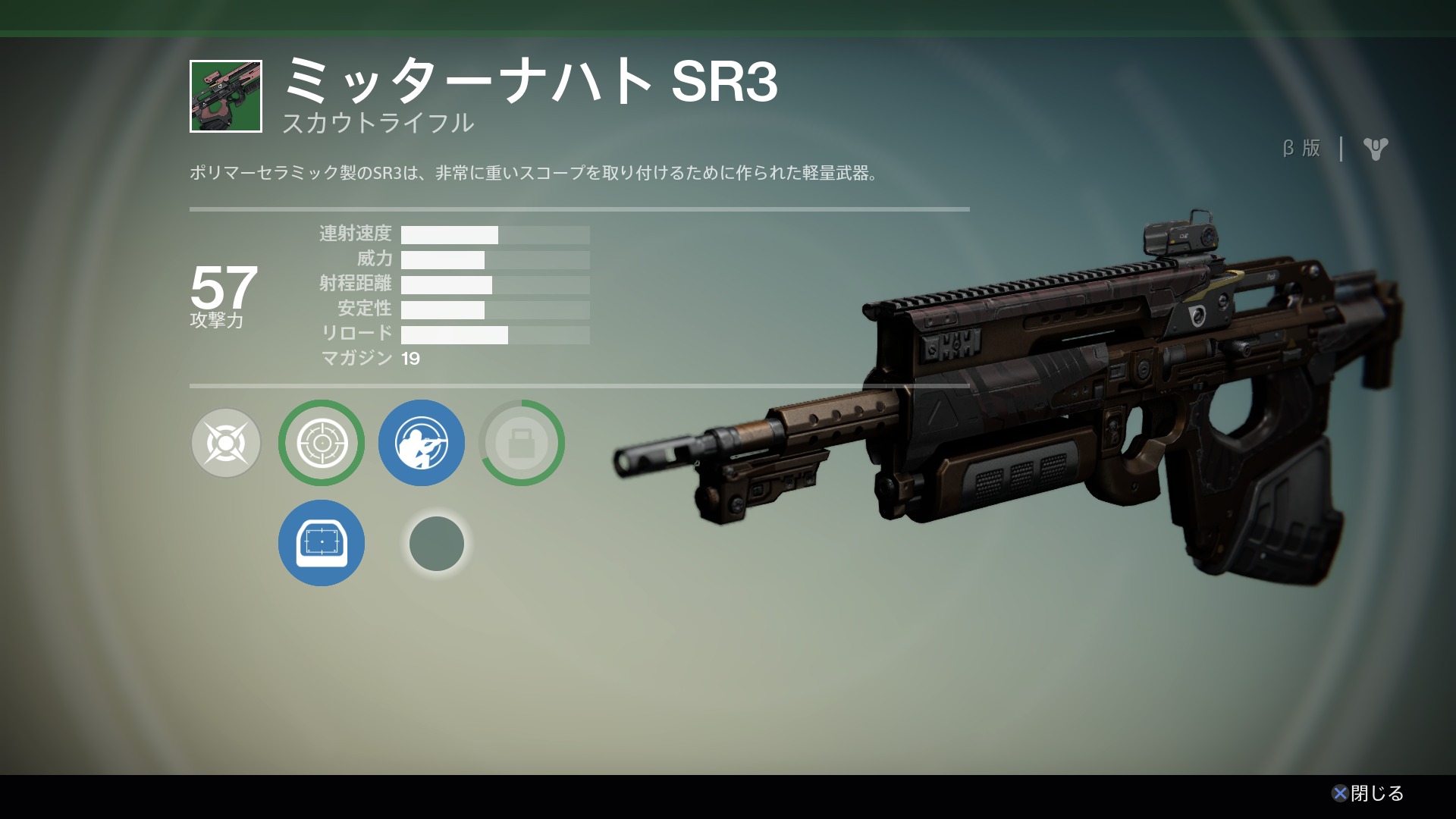This screenshot has width=1456, height=819.
Task: Activate the kneeling rifleman perk
Action: (x=422, y=443)
